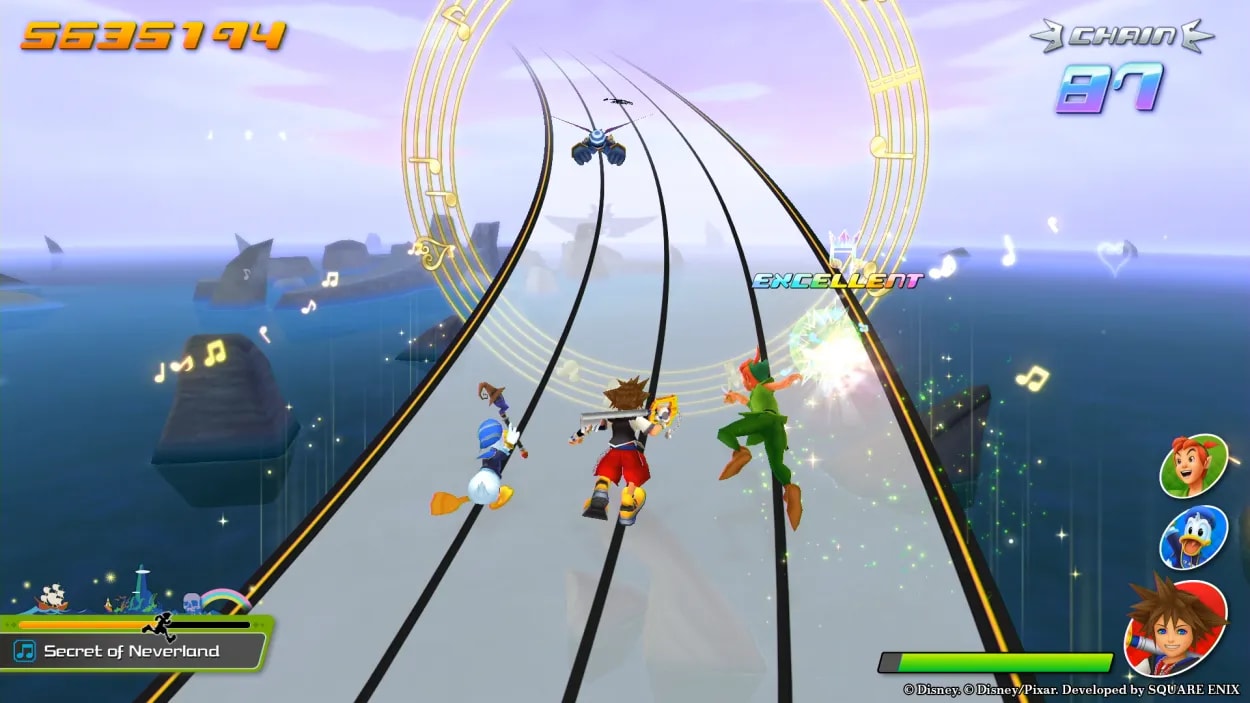Click the Secret of Neverland song label
Screen dimensions: 1250x703
tap(131, 651)
